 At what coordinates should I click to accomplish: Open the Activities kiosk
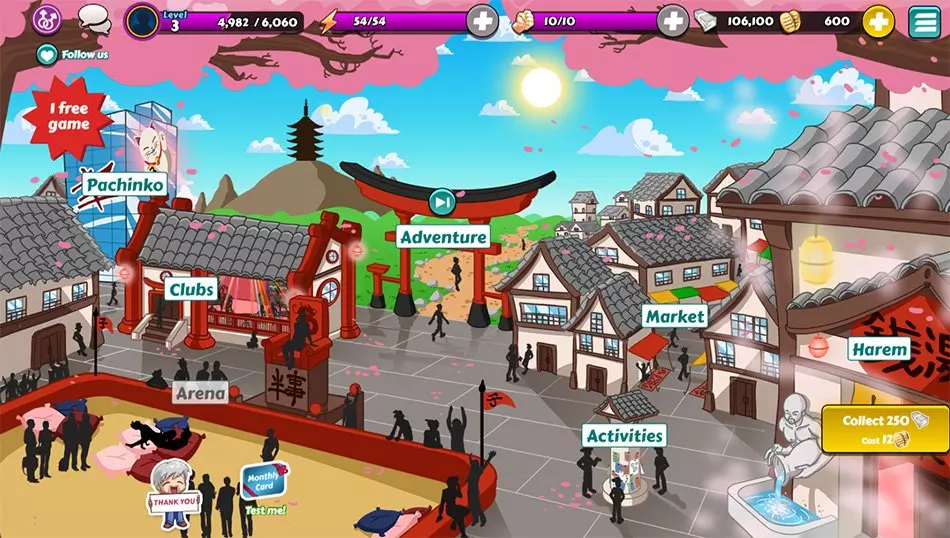(x=624, y=435)
